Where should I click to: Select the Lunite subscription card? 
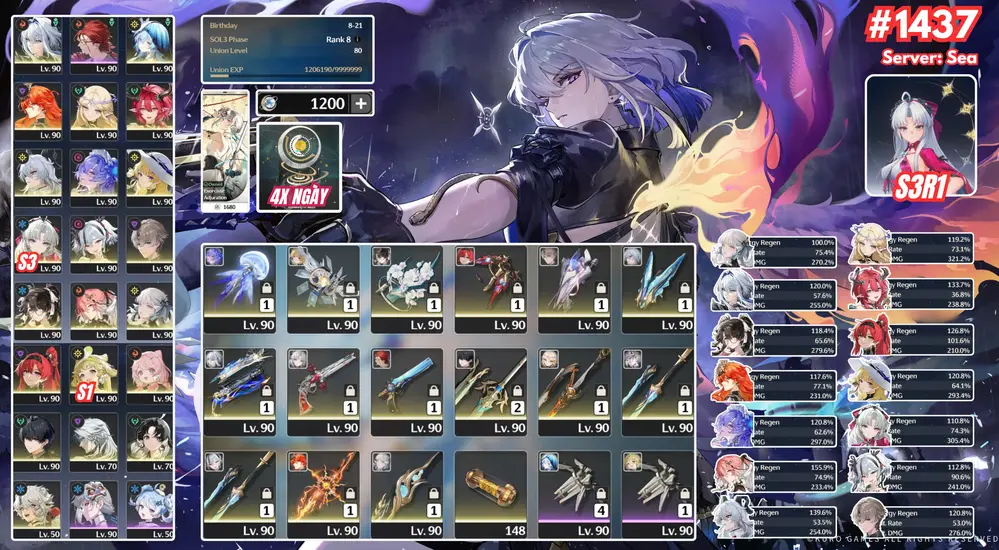299,166
